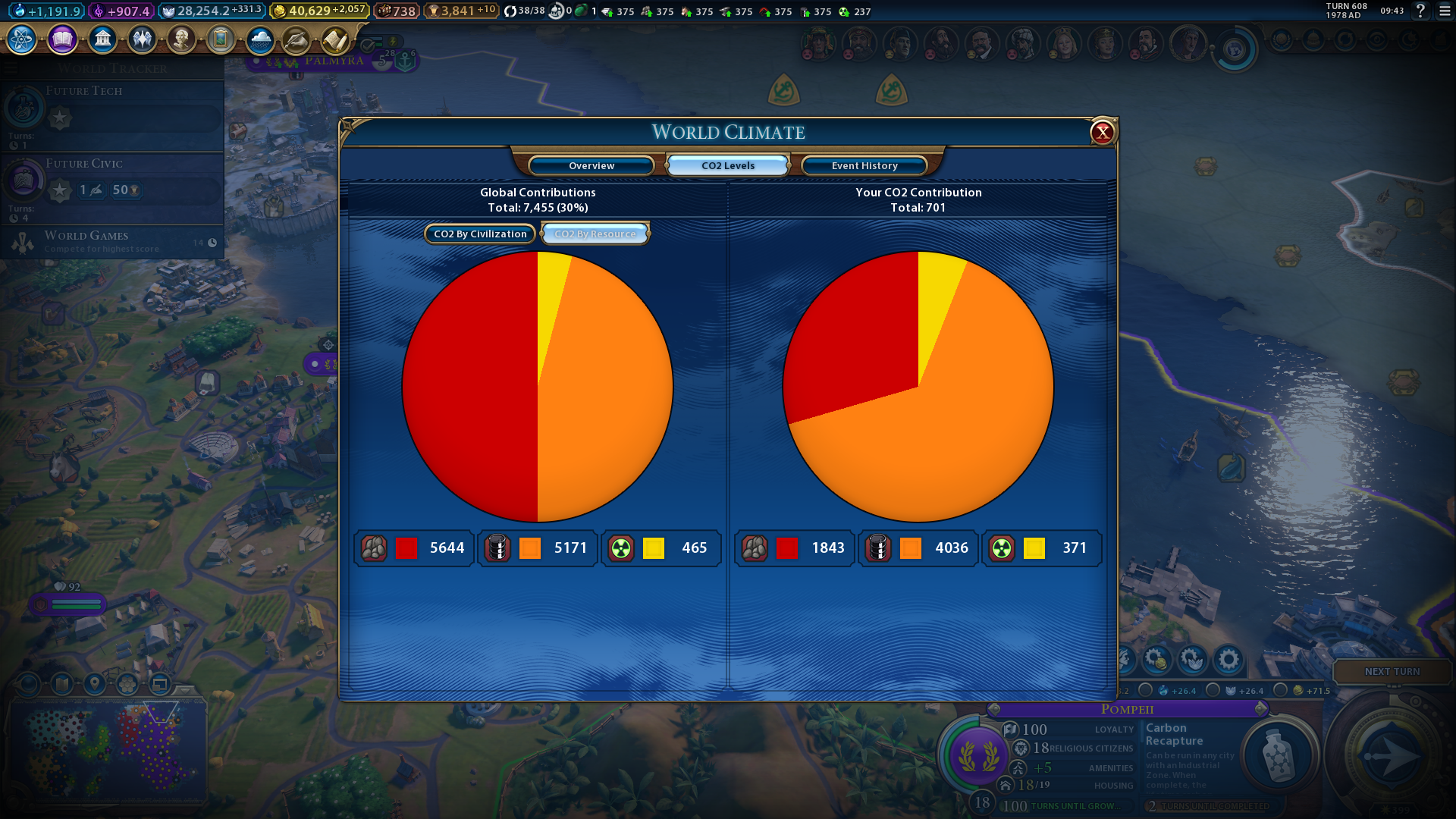
Task: Open the Future Civic tracker entry
Action: pos(112,182)
